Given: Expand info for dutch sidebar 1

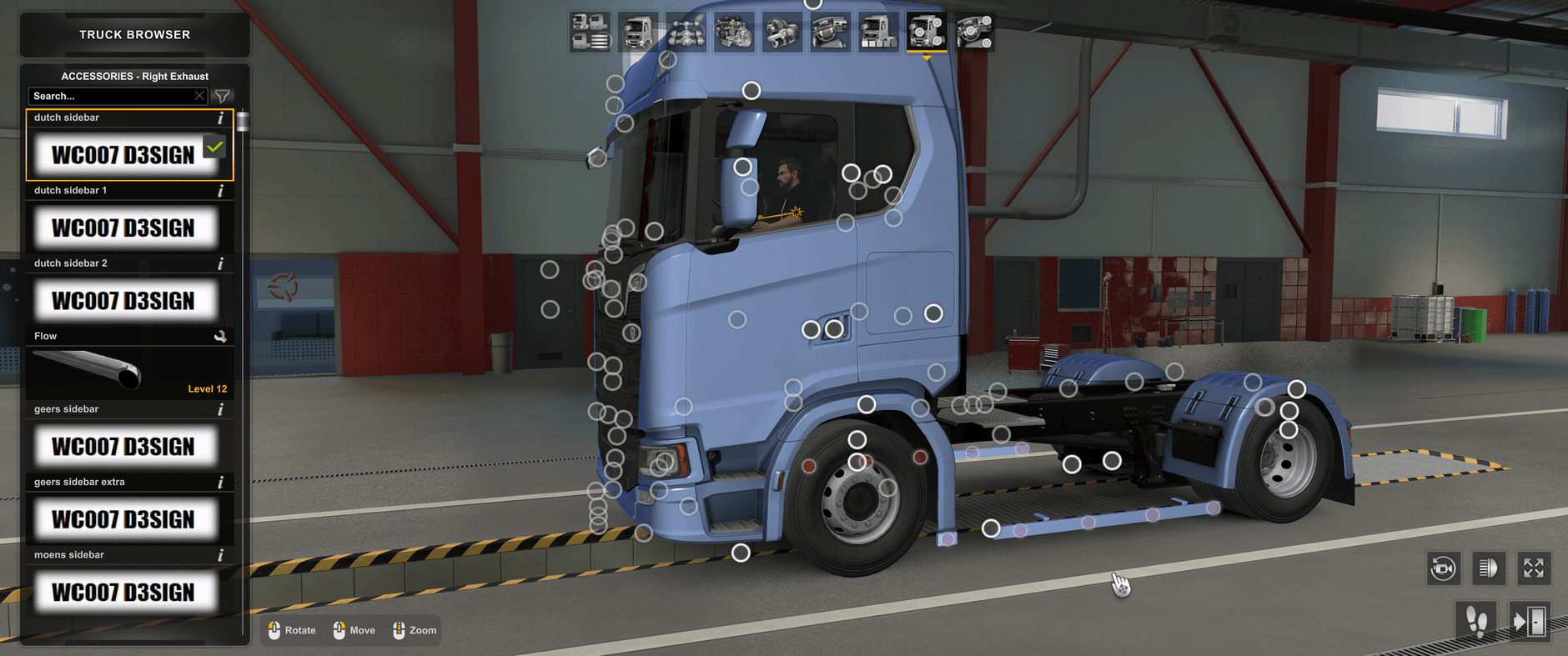Looking at the screenshot, I should click(x=220, y=190).
